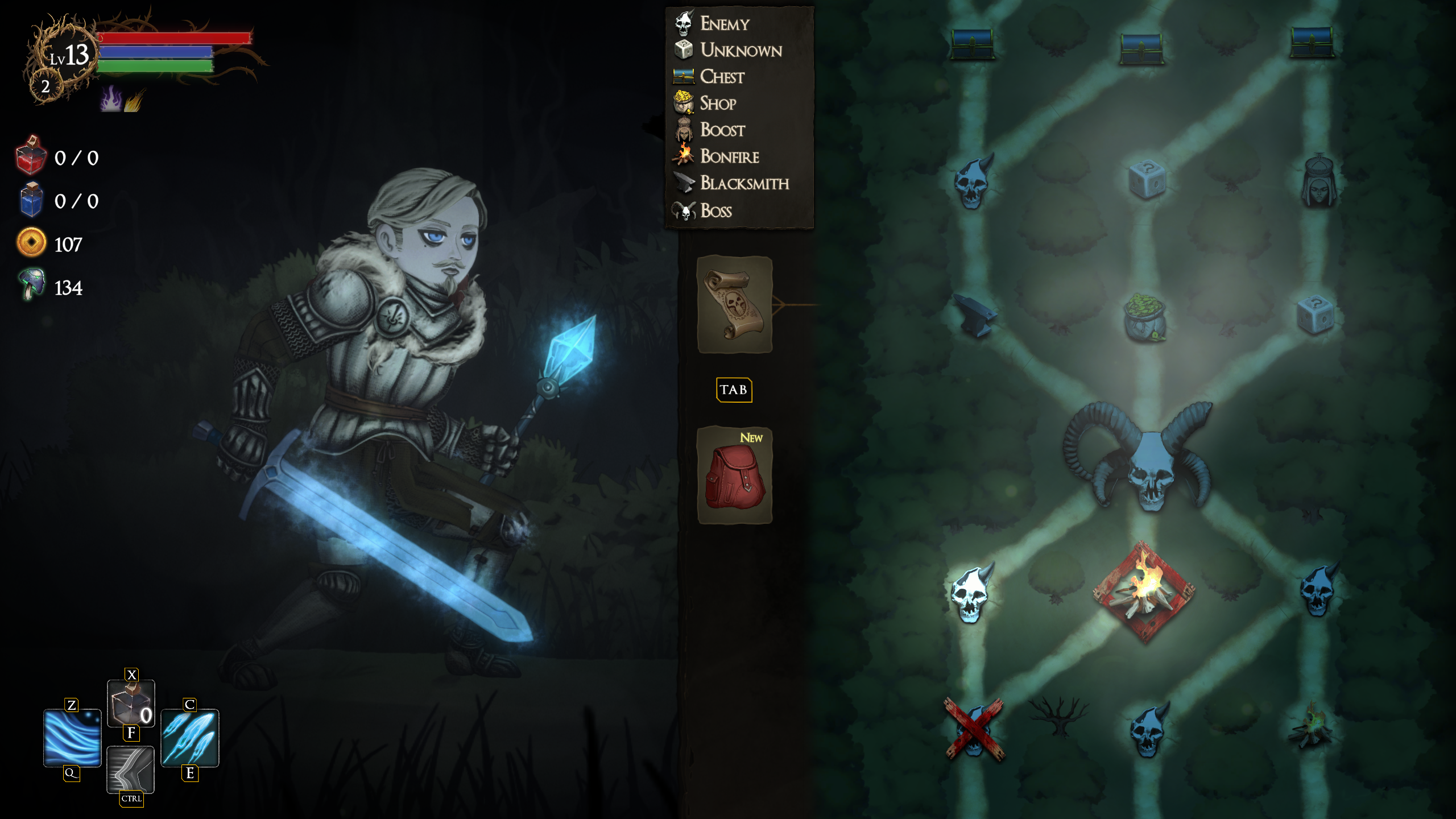Activate the ice shards skill icon
Image resolution: width=1456 pixels, height=819 pixels.
coord(190,738)
